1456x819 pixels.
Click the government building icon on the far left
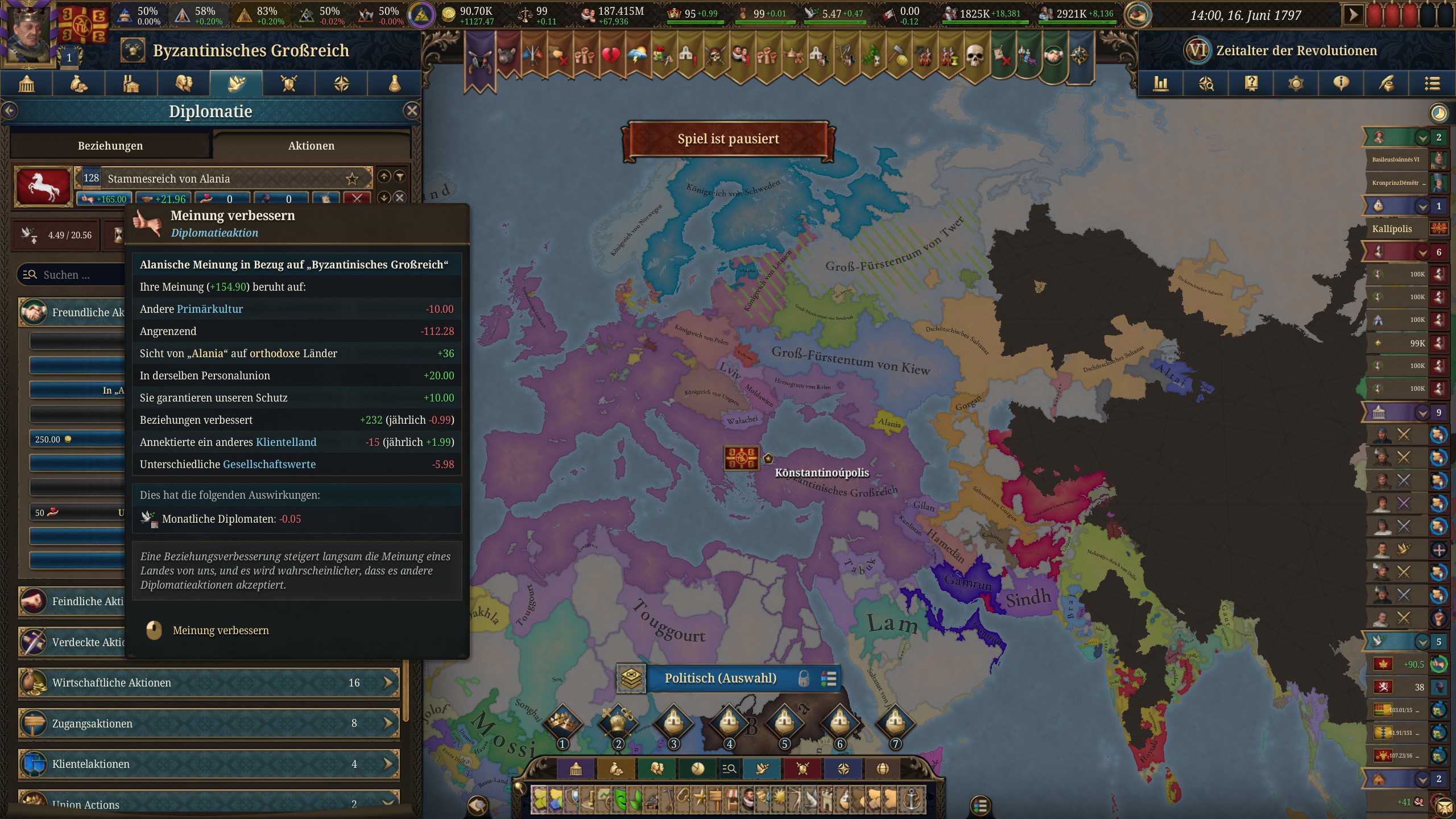pyautogui.click(x=26, y=84)
